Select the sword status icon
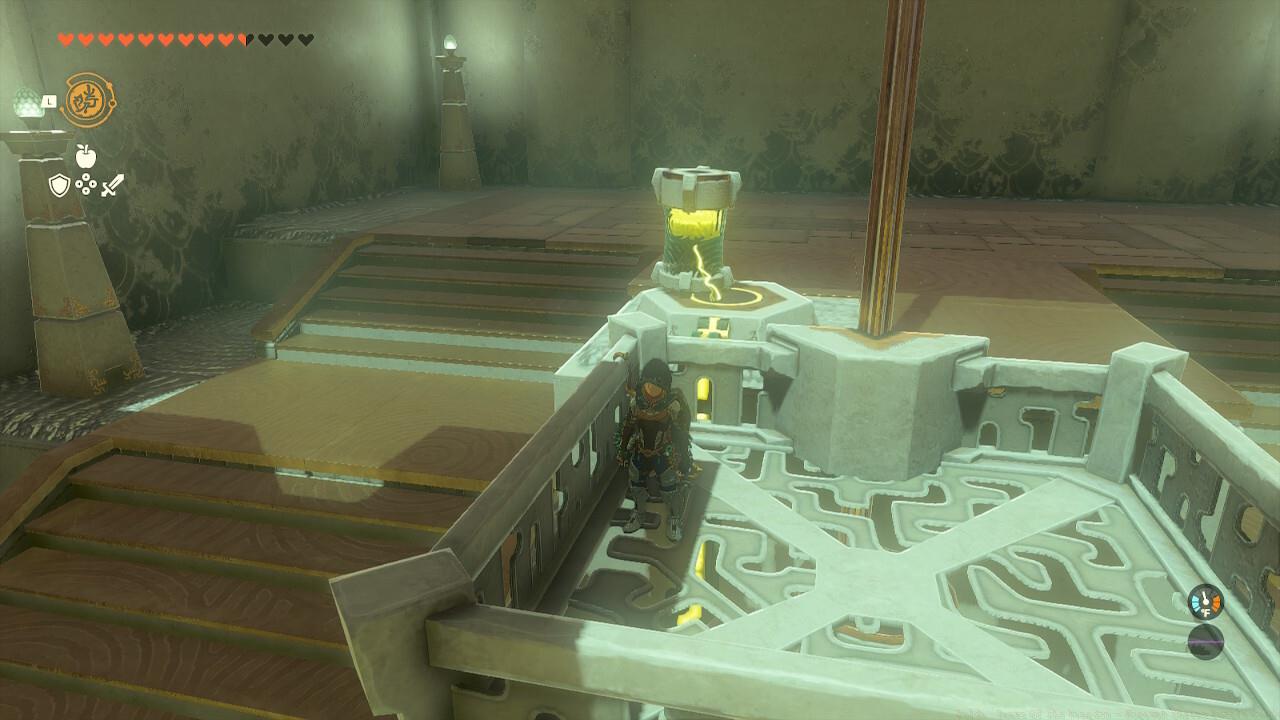The width and height of the screenshot is (1280, 720). 113,185
